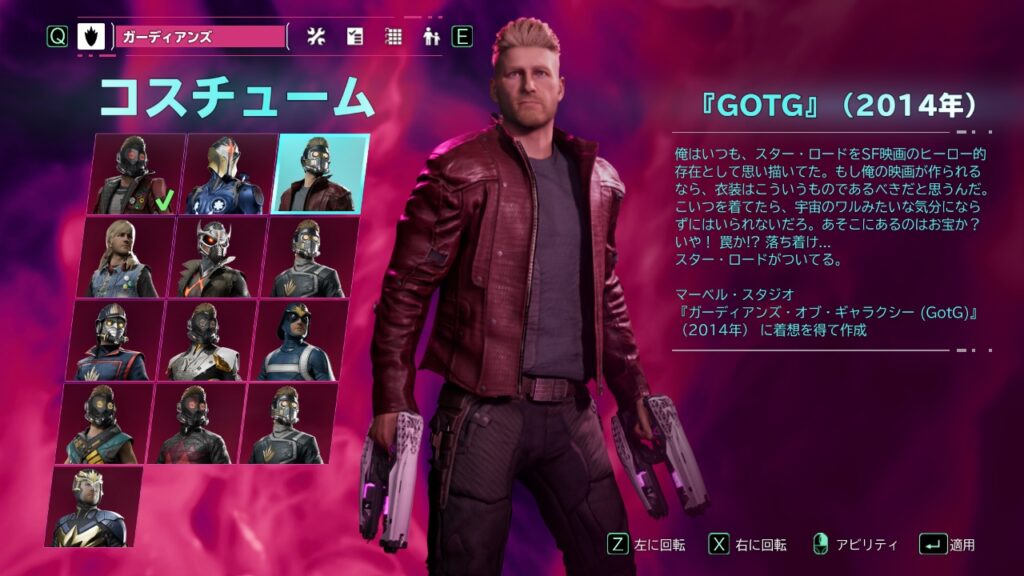Viewport: 1024px width, 576px height.
Task: Select the flame emblem tab icon
Action: click(x=91, y=37)
